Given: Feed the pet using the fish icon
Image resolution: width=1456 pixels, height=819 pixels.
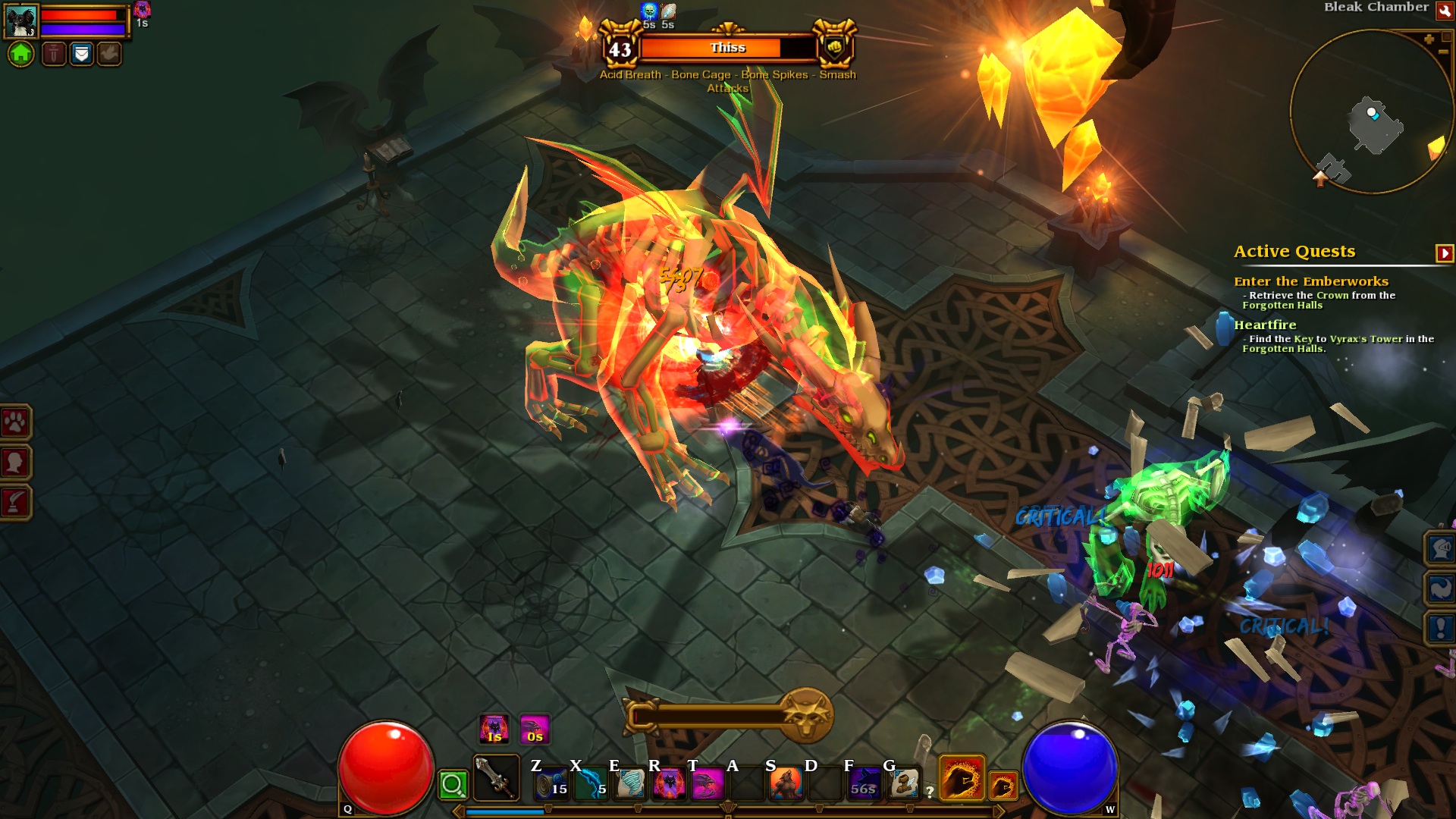Looking at the screenshot, I should tap(108, 55).
